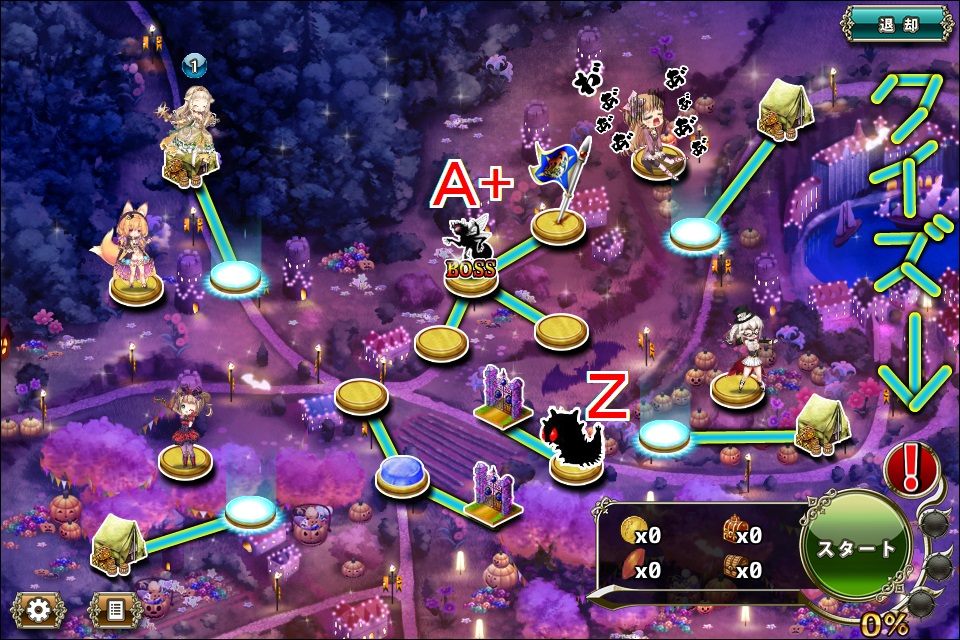
Task: Click the green スタート start button
Action: coord(856,548)
